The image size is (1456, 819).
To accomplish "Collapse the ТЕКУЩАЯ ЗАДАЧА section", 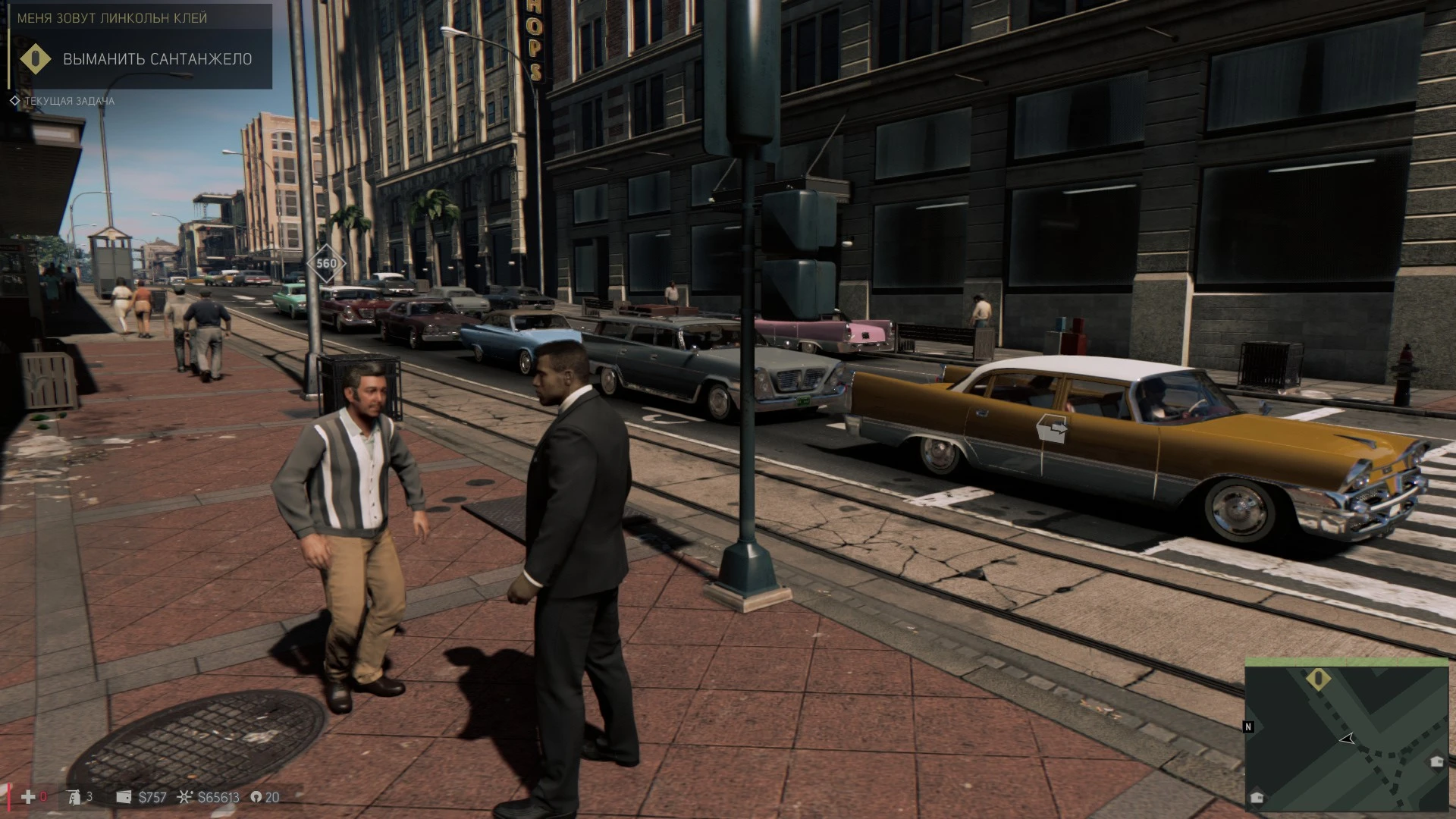I will coord(68,99).
